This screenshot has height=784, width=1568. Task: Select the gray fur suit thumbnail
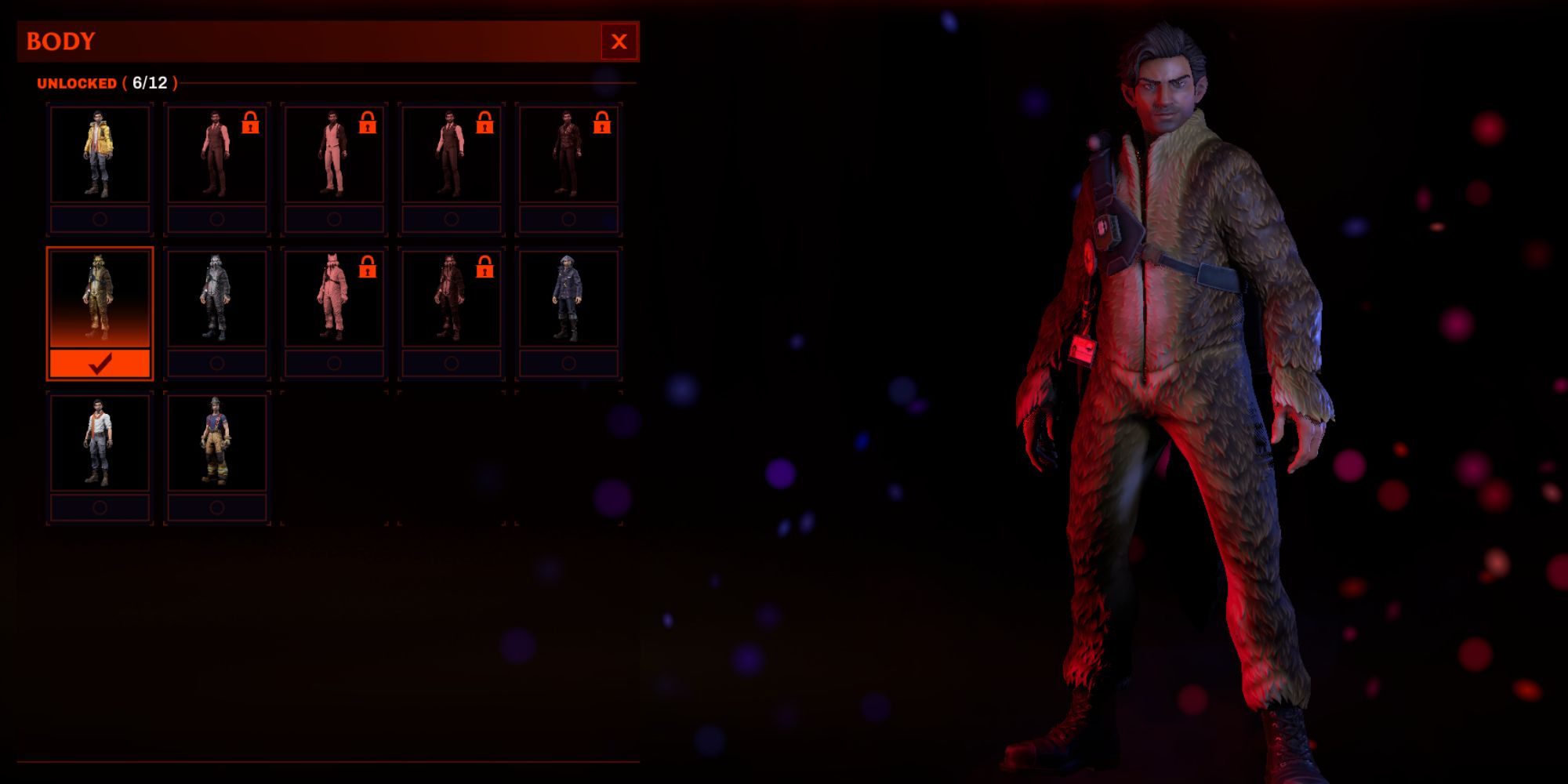click(x=217, y=296)
